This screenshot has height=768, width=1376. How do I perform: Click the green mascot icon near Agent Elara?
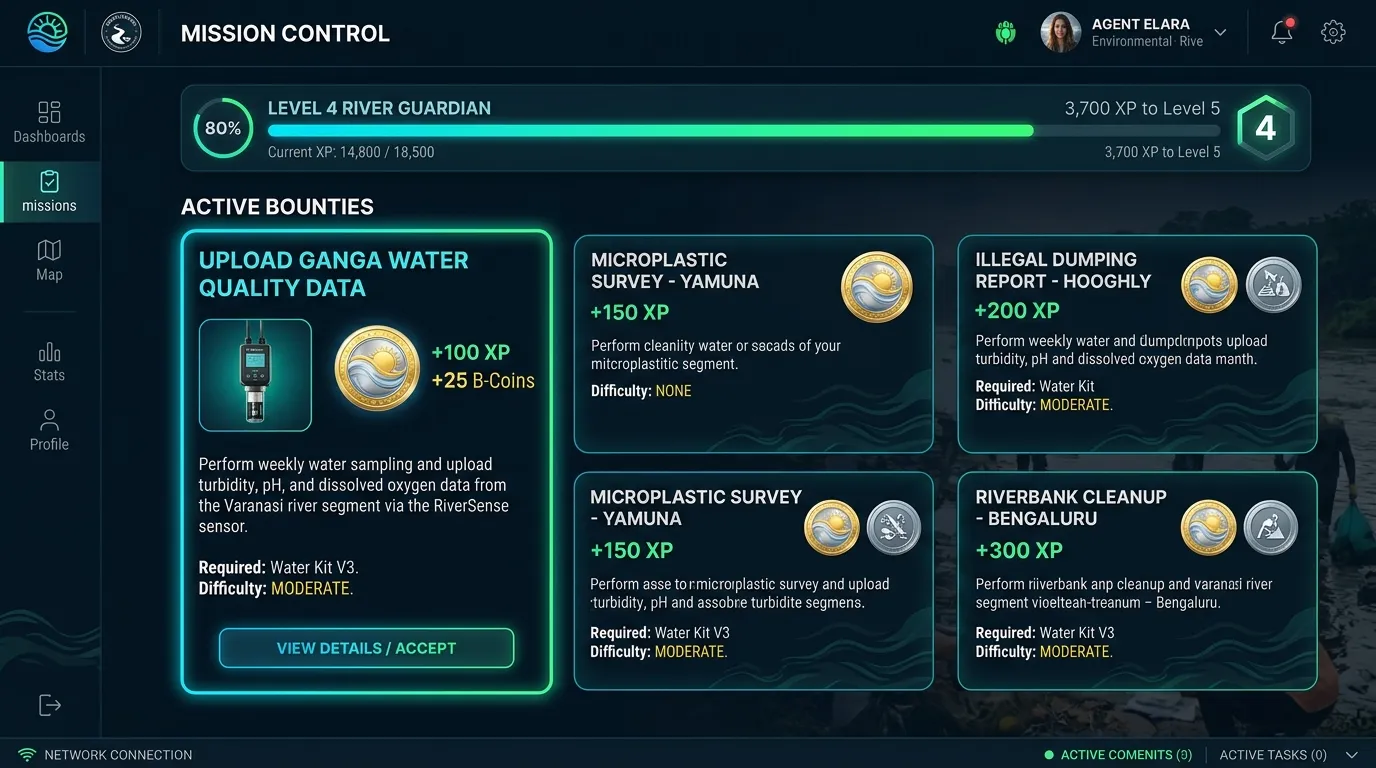coord(1005,31)
